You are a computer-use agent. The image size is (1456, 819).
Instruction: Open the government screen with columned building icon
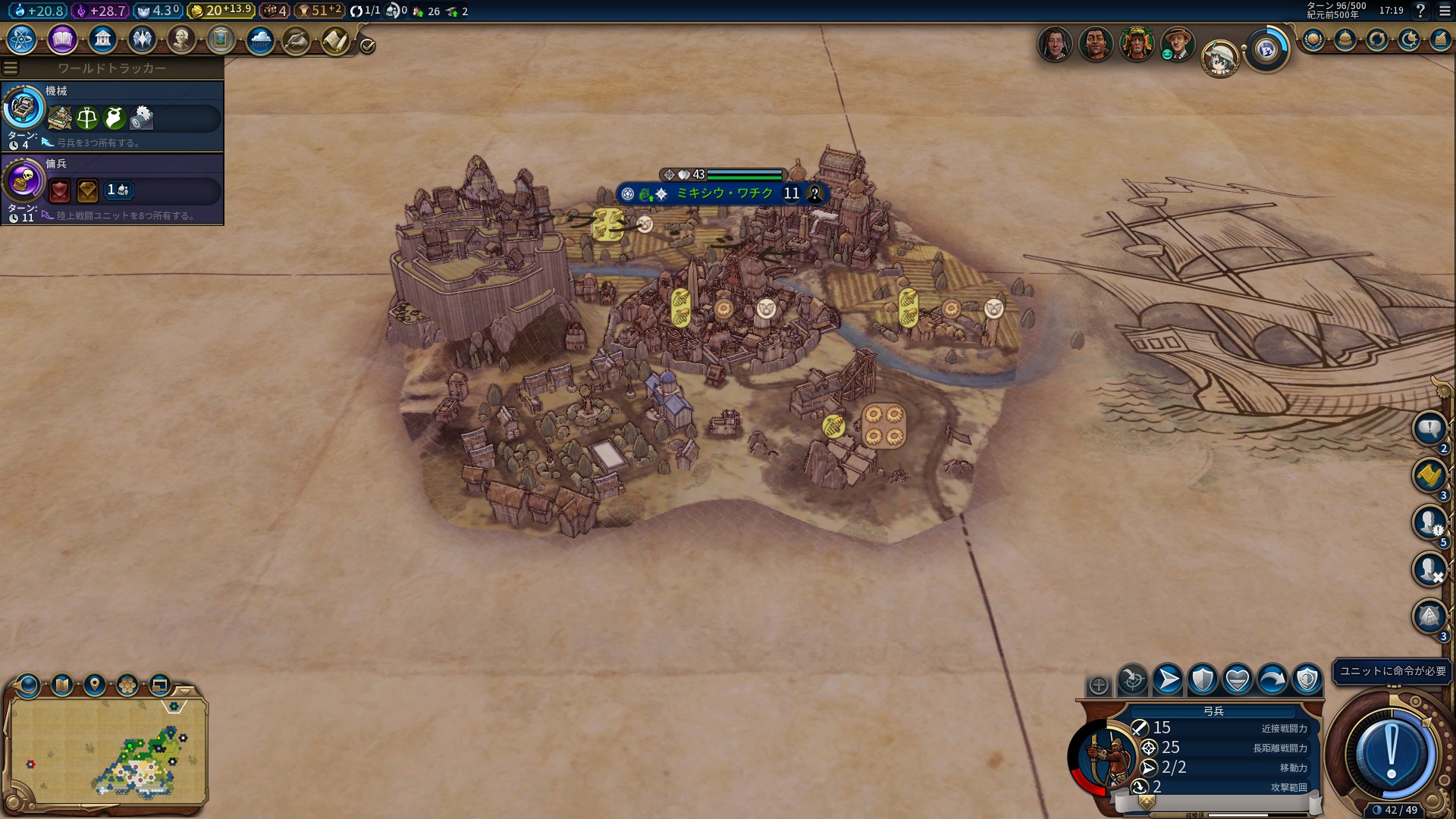102,39
